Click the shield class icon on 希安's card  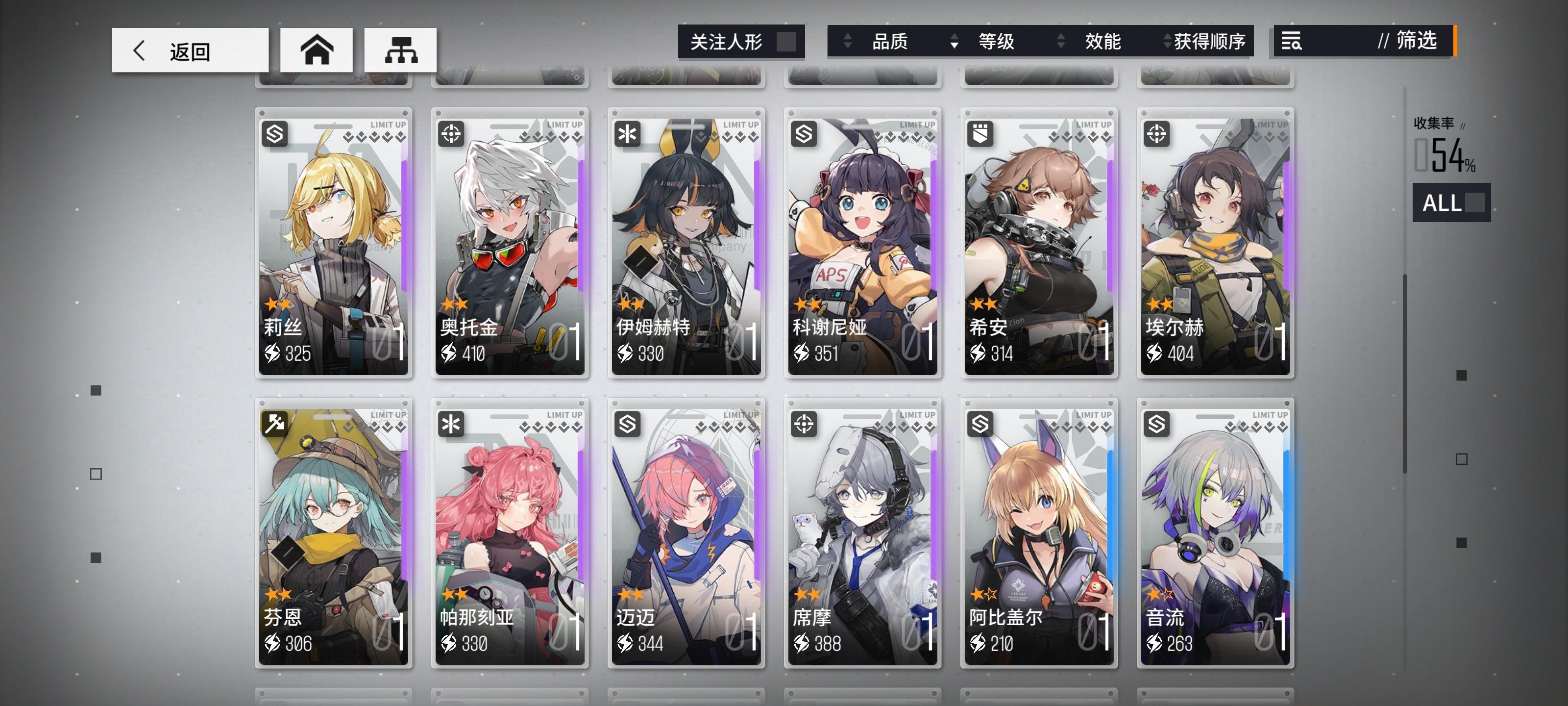pos(980,133)
